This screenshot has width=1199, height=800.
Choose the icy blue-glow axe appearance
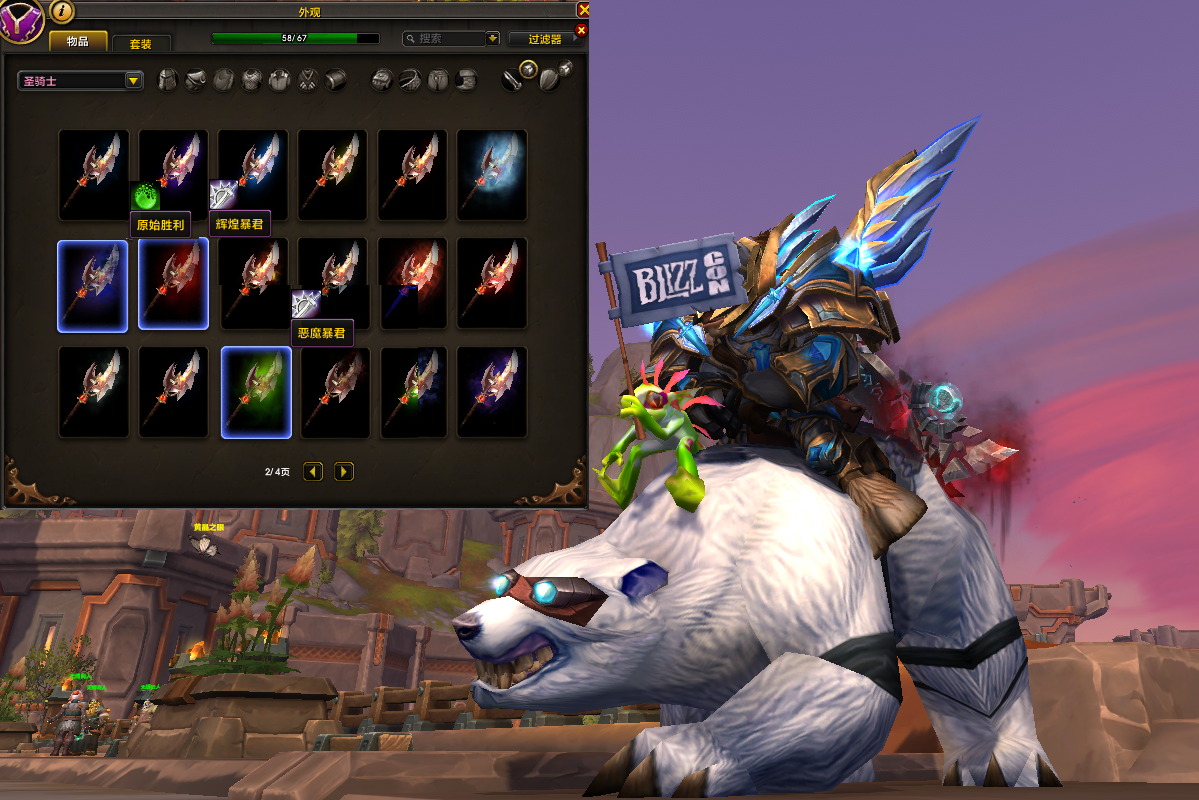coord(492,174)
